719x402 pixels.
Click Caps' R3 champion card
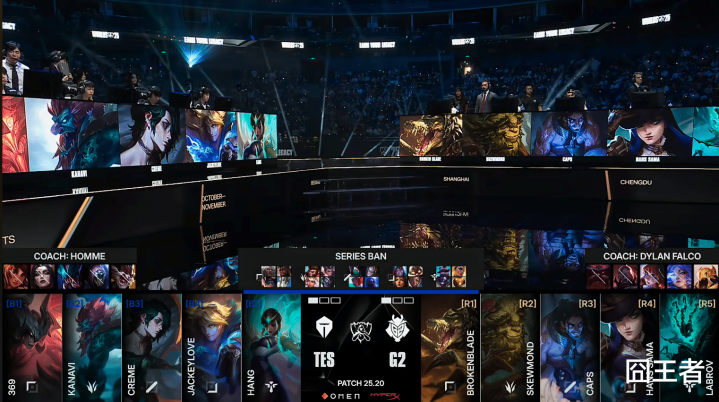click(570, 345)
